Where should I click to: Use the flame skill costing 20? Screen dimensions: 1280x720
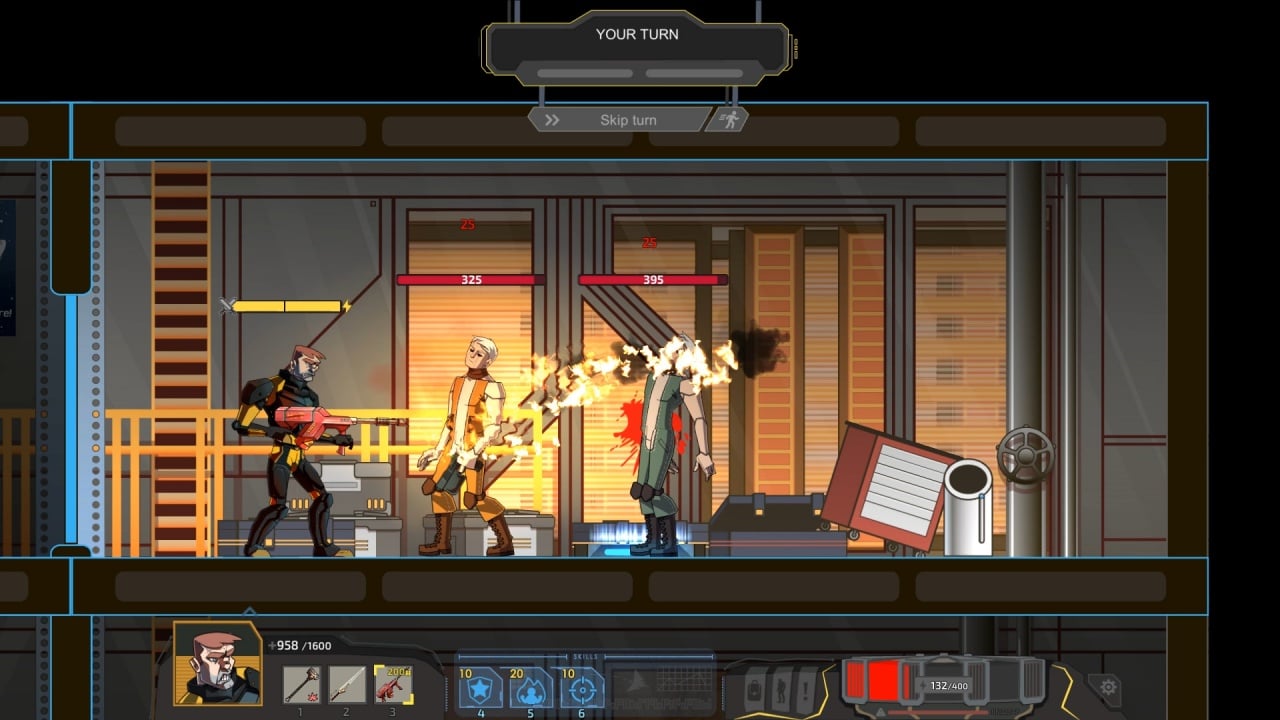coord(531,688)
